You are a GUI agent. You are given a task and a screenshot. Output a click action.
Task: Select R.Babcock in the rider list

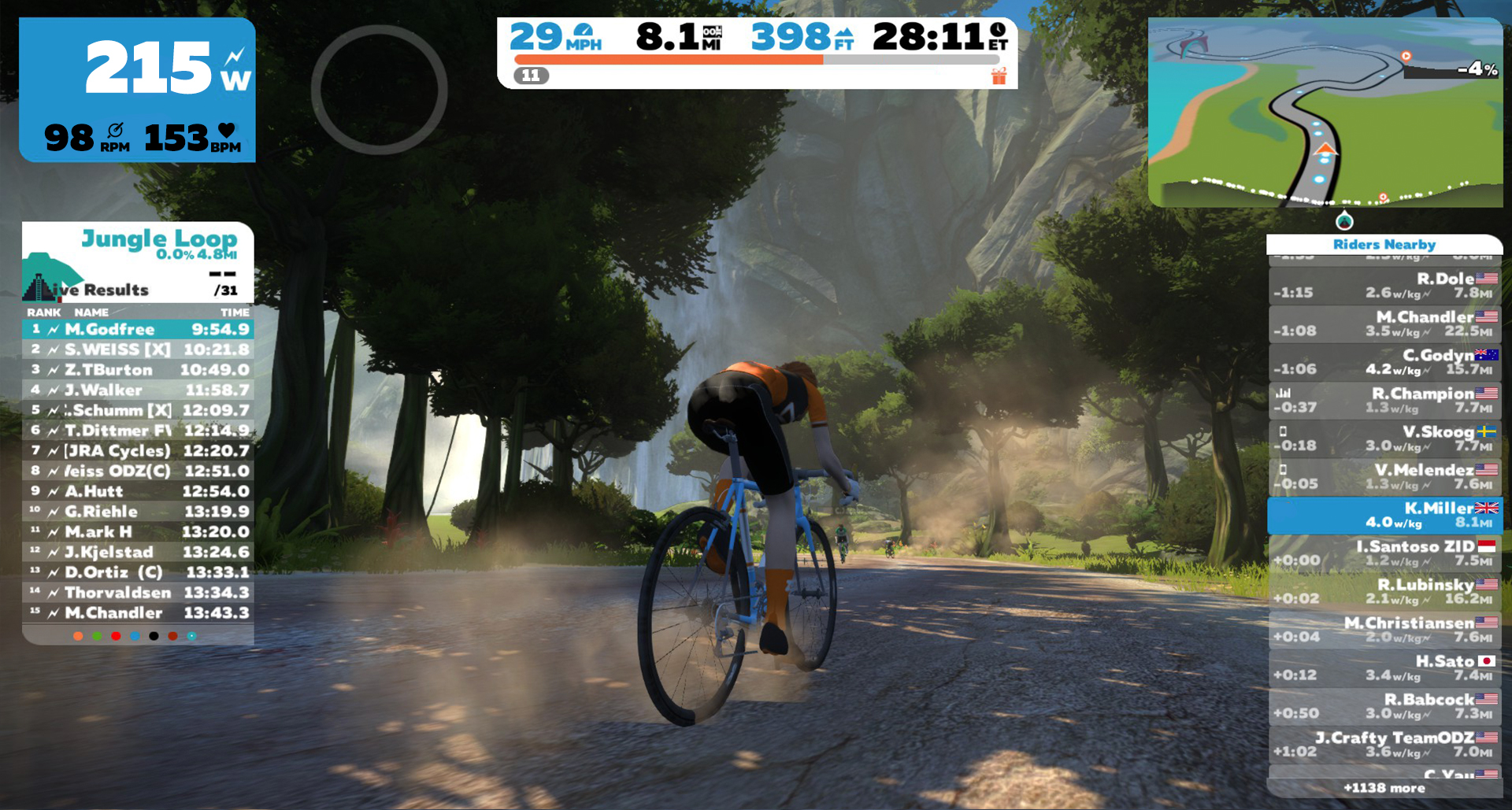[x=1384, y=706]
